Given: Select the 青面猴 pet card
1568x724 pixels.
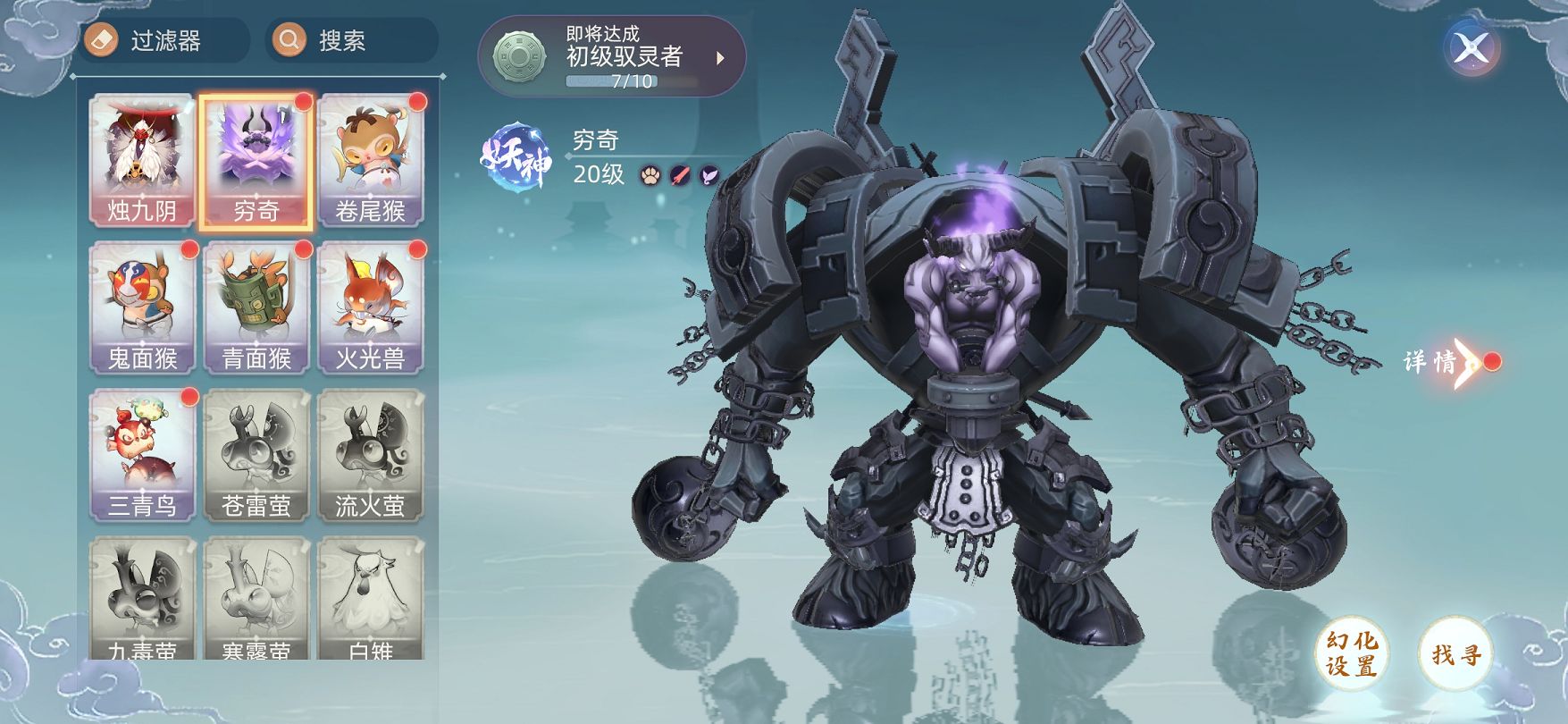Looking at the screenshot, I should pos(256,308).
